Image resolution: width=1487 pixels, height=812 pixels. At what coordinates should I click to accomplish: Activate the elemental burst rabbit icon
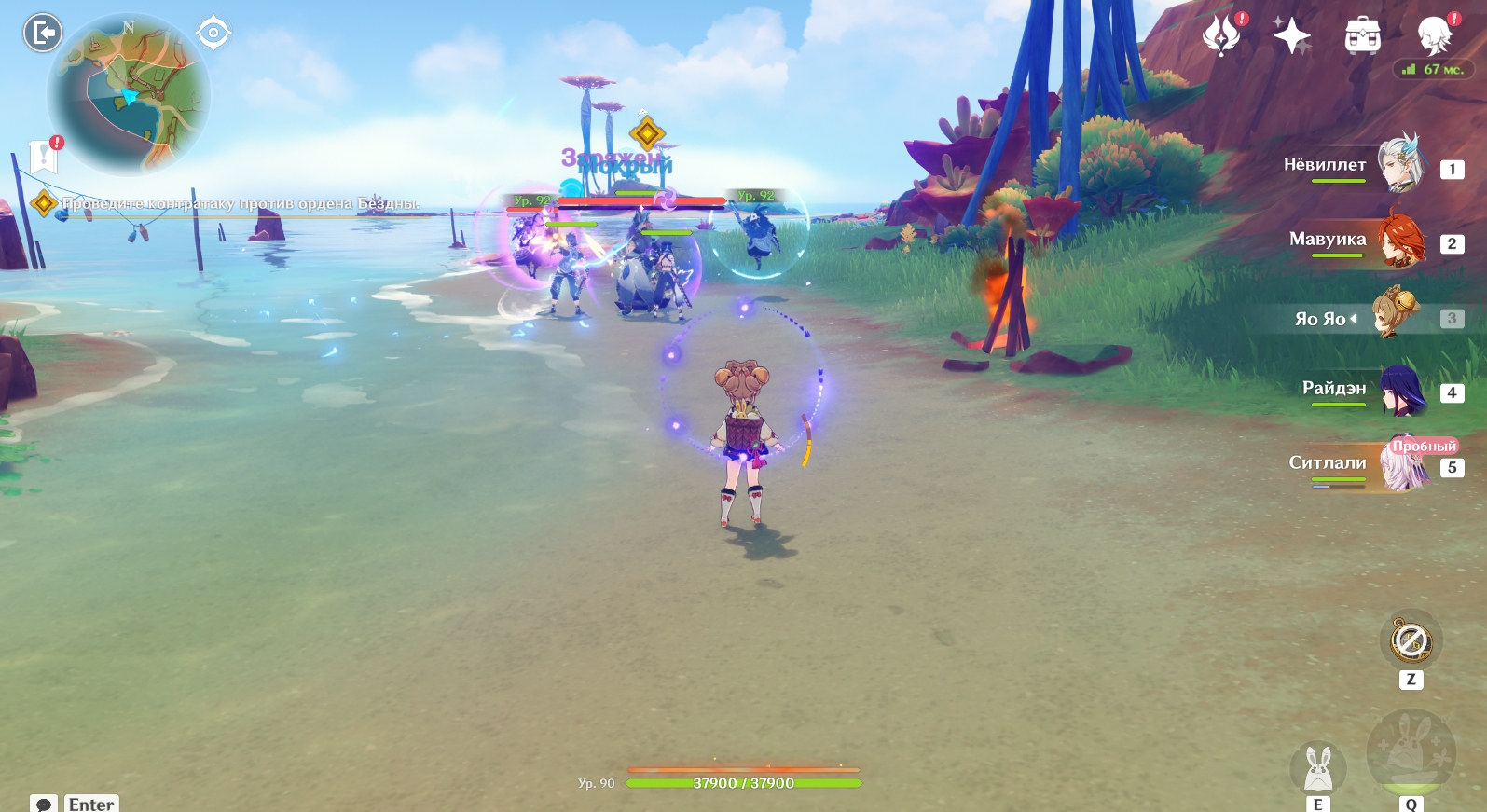(x=1410, y=753)
